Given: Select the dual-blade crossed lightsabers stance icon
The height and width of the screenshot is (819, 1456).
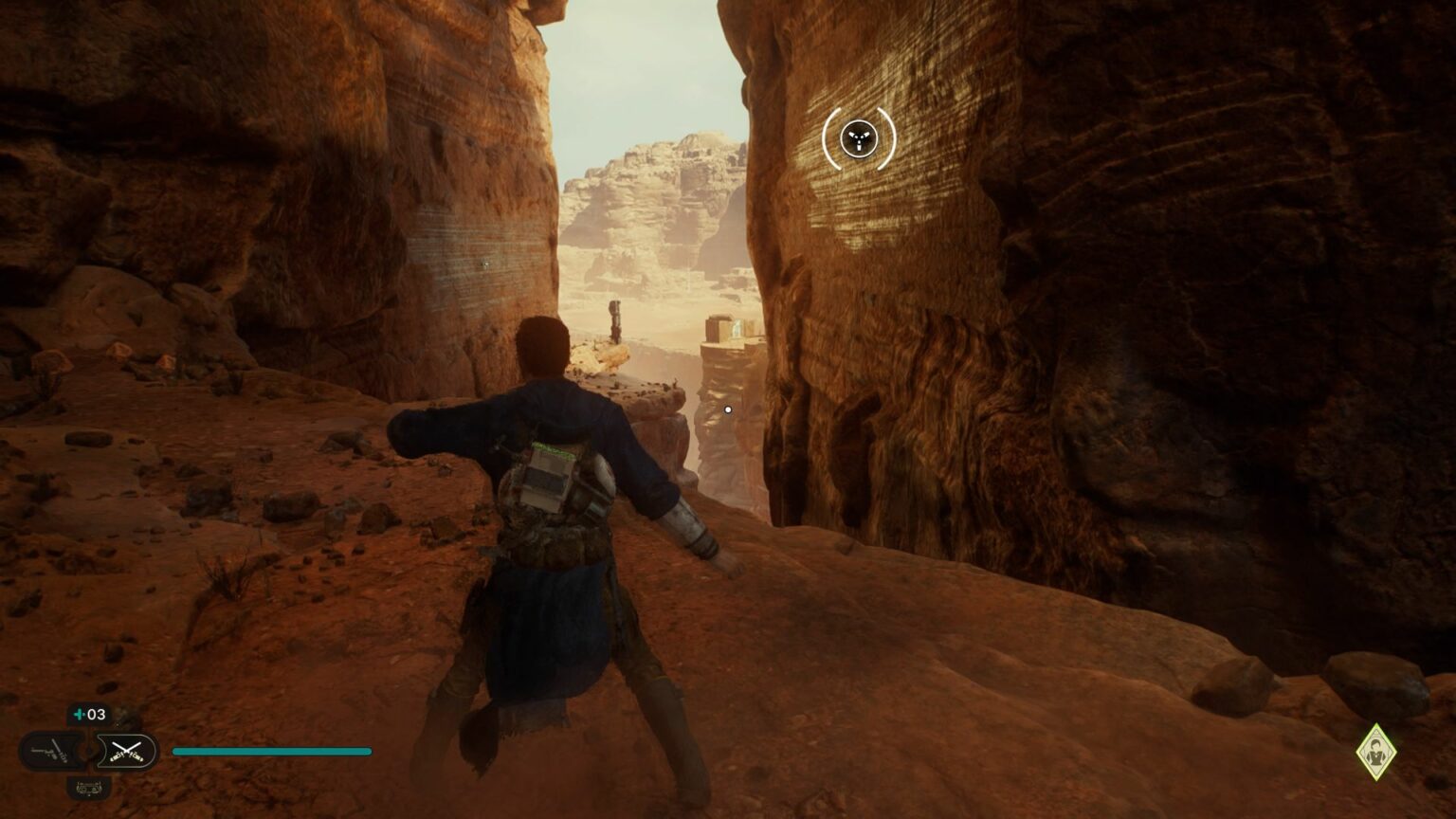Looking at the screenshot, I should 127,751.
